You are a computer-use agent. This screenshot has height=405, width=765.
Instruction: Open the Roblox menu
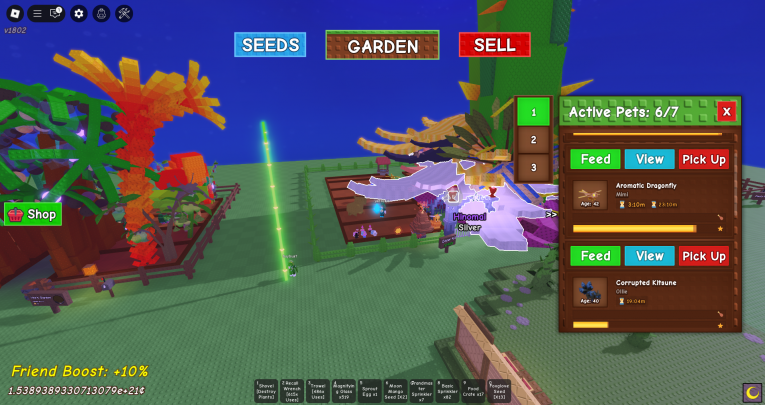coord(15,13)
